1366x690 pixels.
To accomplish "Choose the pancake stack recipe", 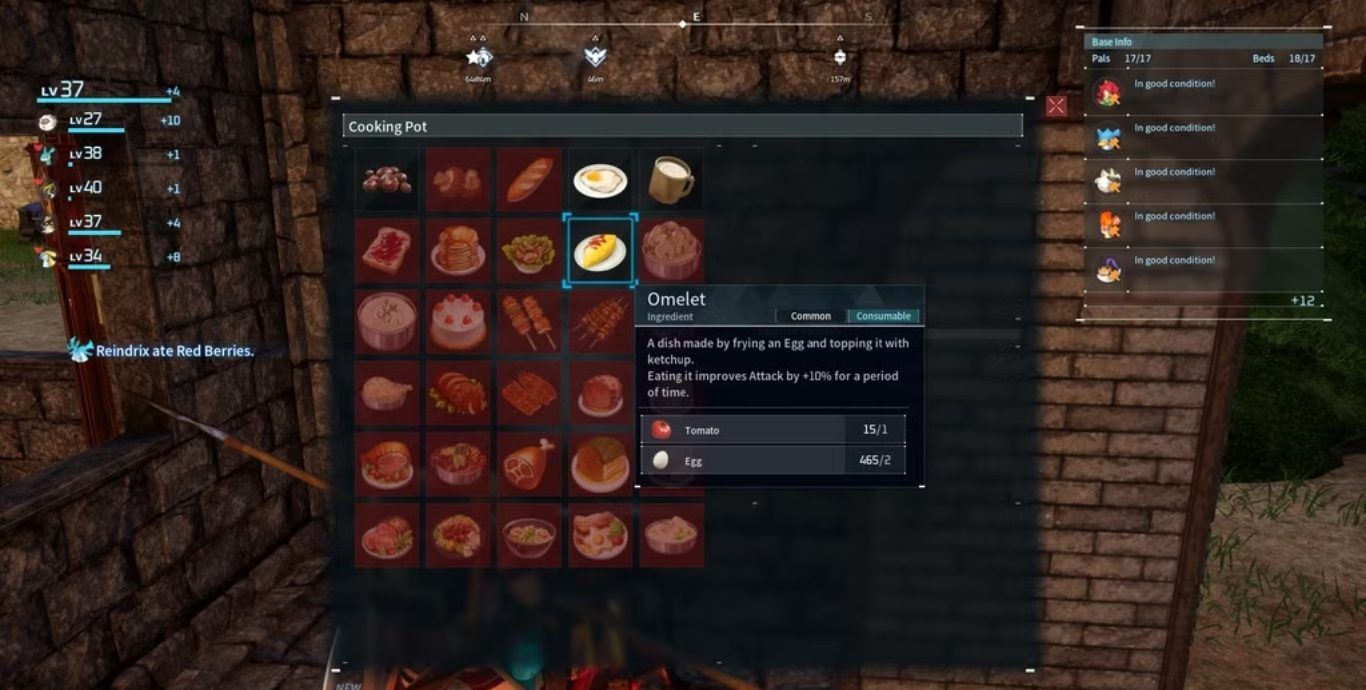I will coord(458,250).
